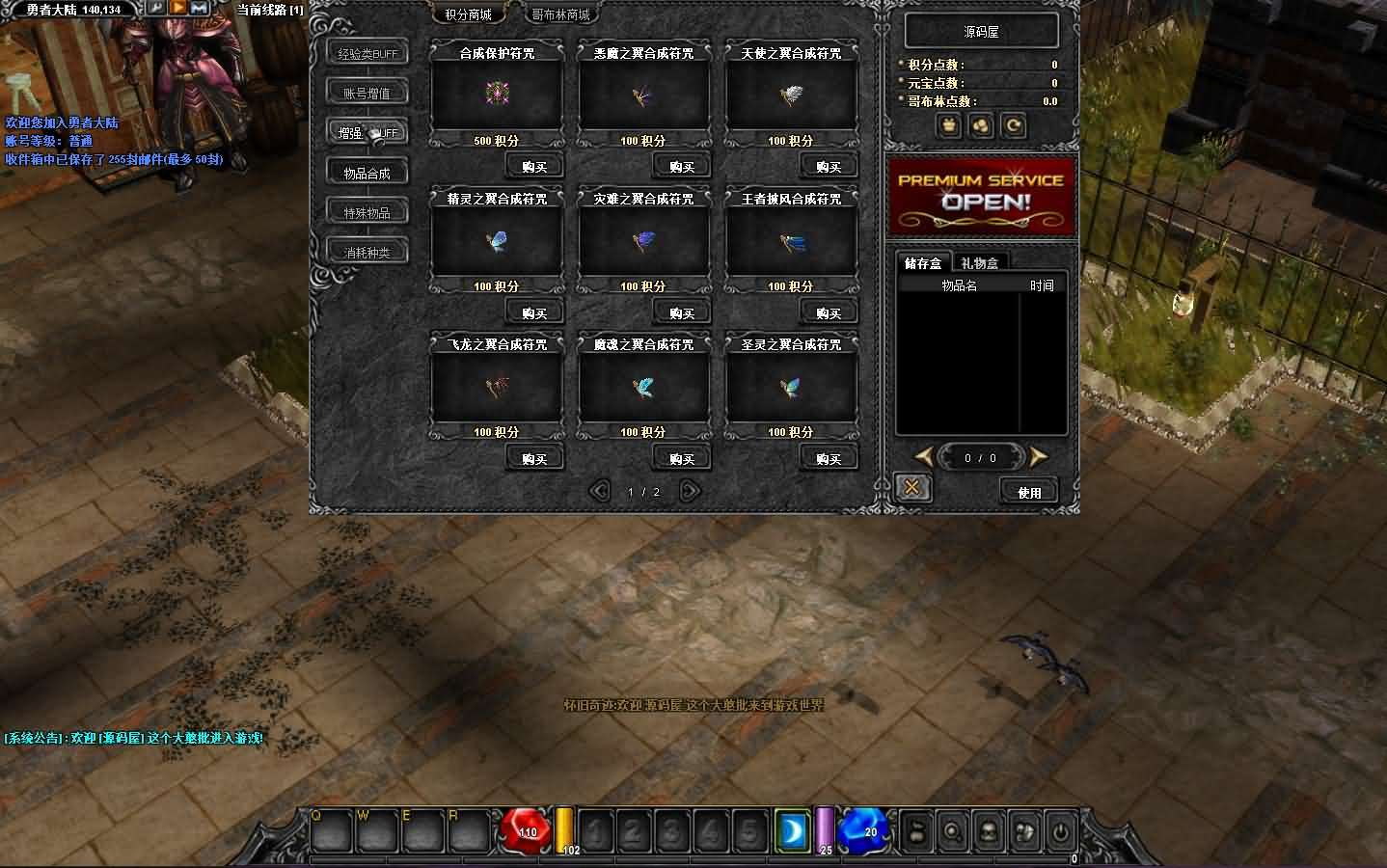Toggle the moon icon in the hotbar
The height and width of the screenshot is (868, 1387).
pyautogui.click(x=793, y=829)
